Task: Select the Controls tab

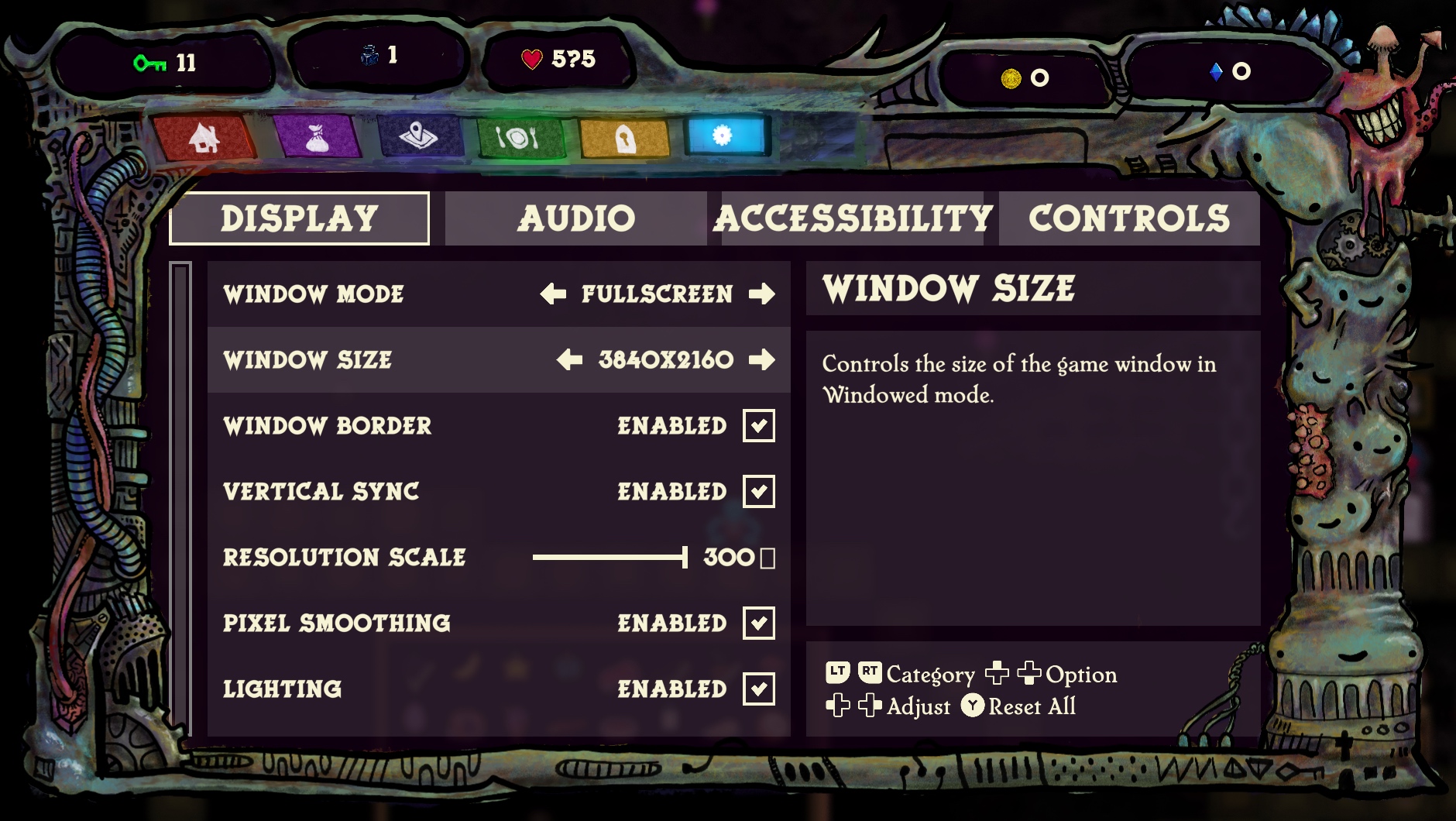Action: click(1128, 218)
